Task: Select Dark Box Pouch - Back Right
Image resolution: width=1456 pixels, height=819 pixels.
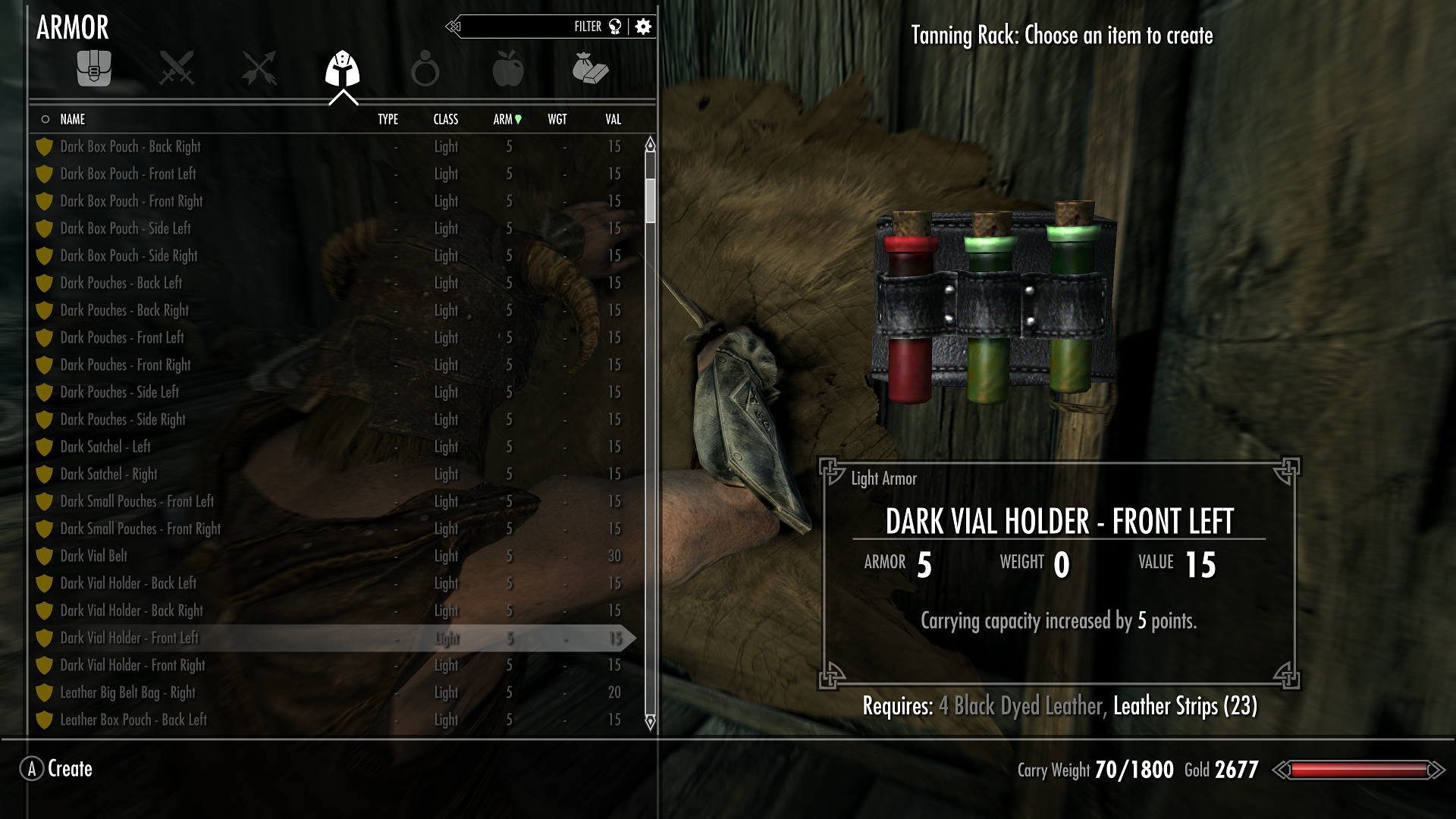Action: (130, 146)
